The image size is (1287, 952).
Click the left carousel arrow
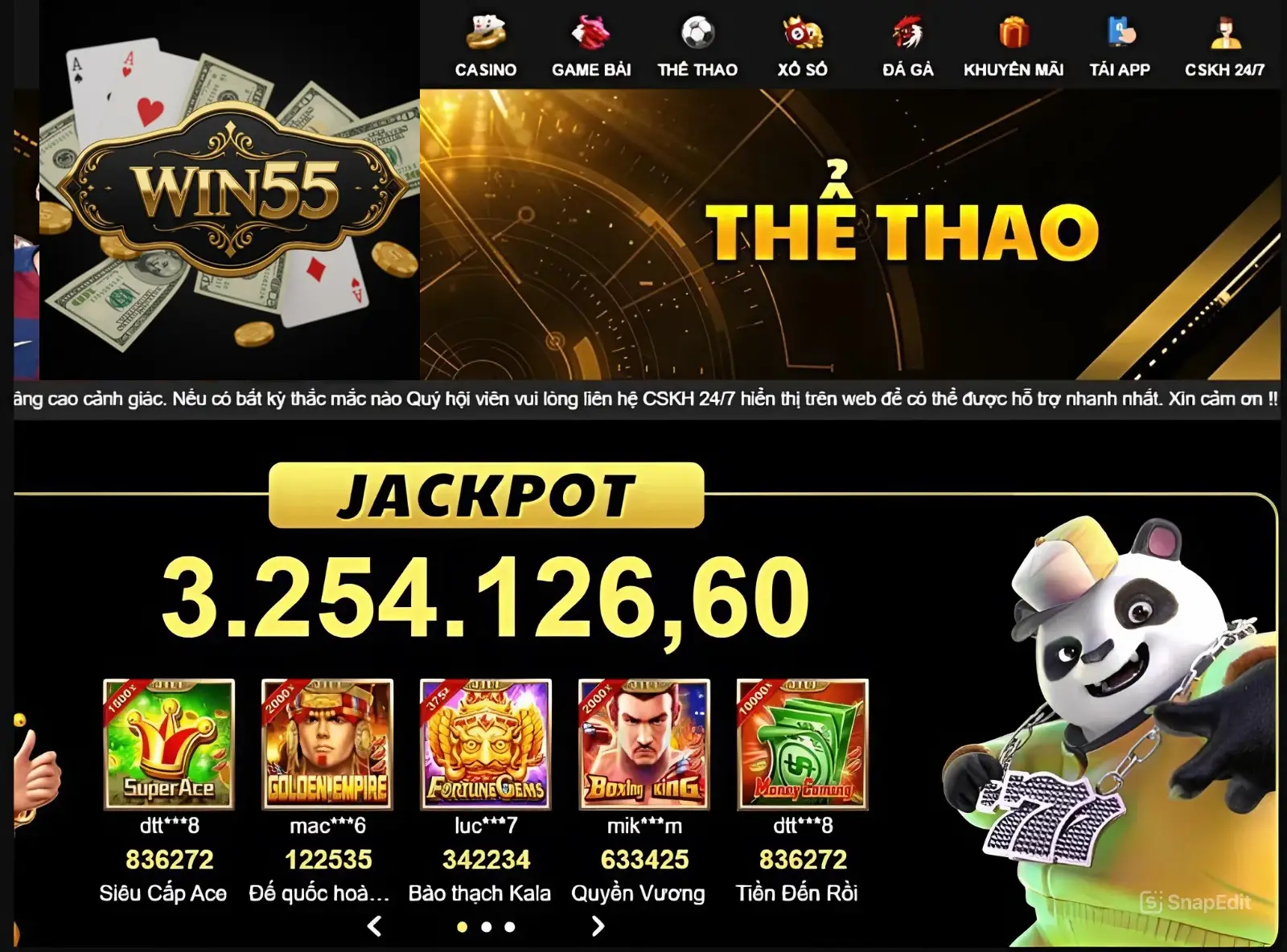(x=376, y=925)
